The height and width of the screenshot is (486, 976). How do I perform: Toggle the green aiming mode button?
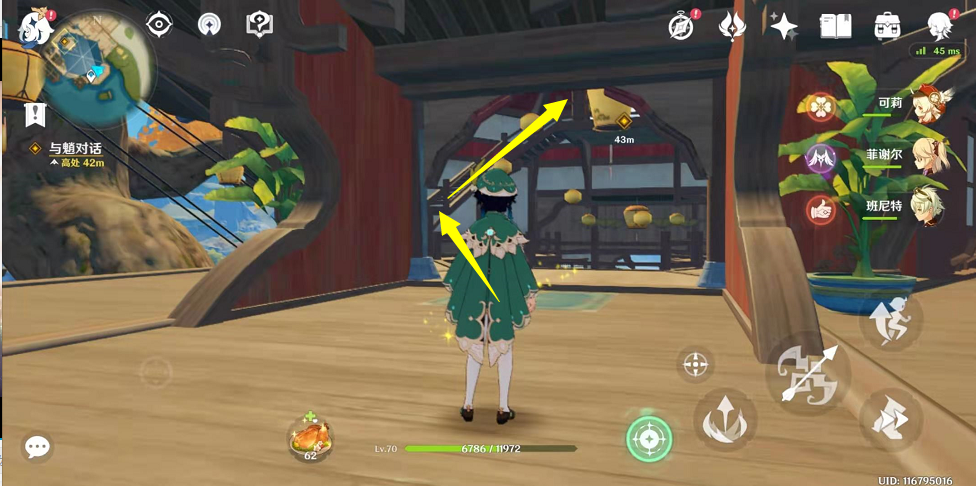(649, 438)
